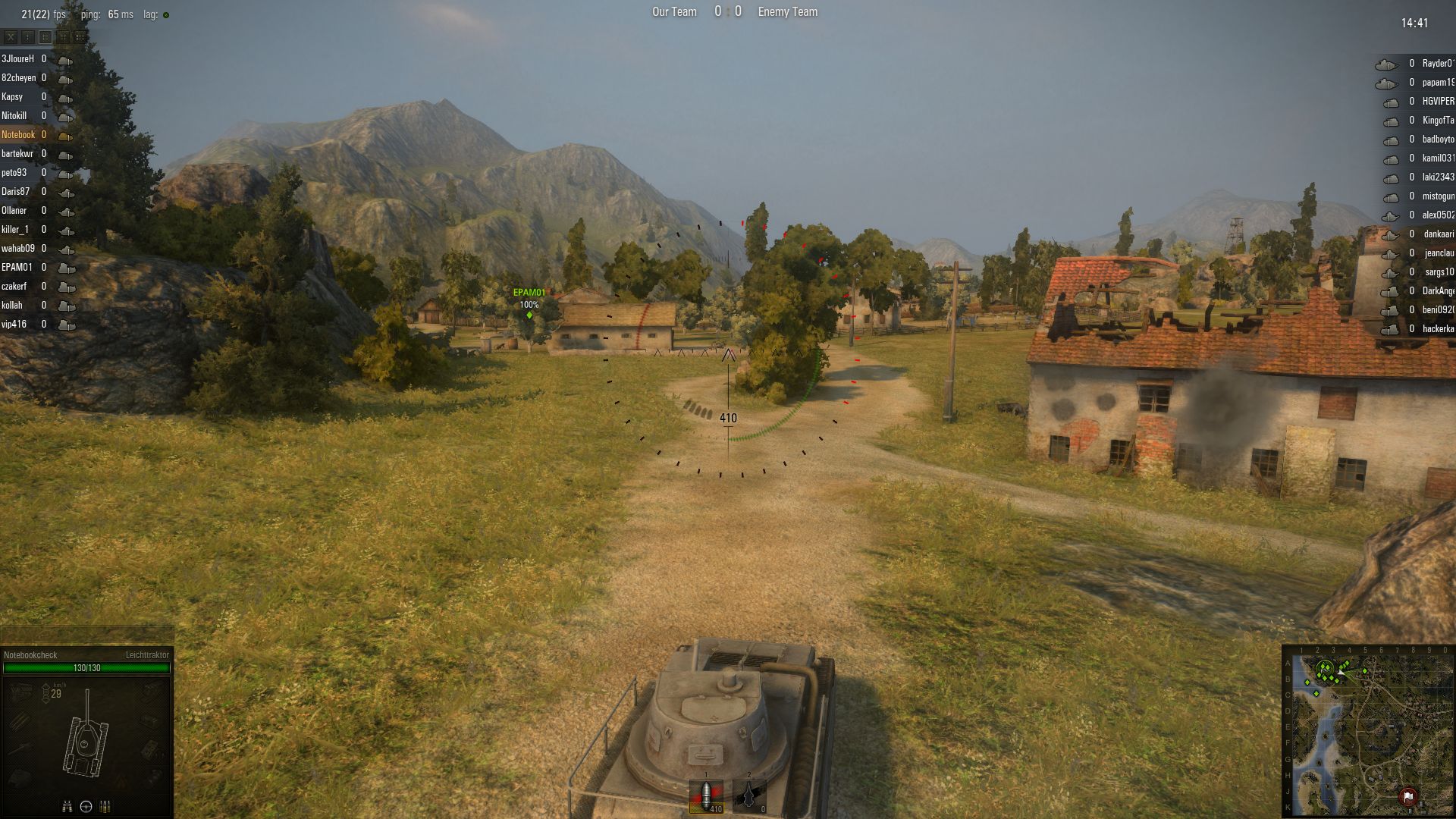This screenshot has height=819, width=1456.
Task: Hide the players panel with the X button
Action: [11, 36]
